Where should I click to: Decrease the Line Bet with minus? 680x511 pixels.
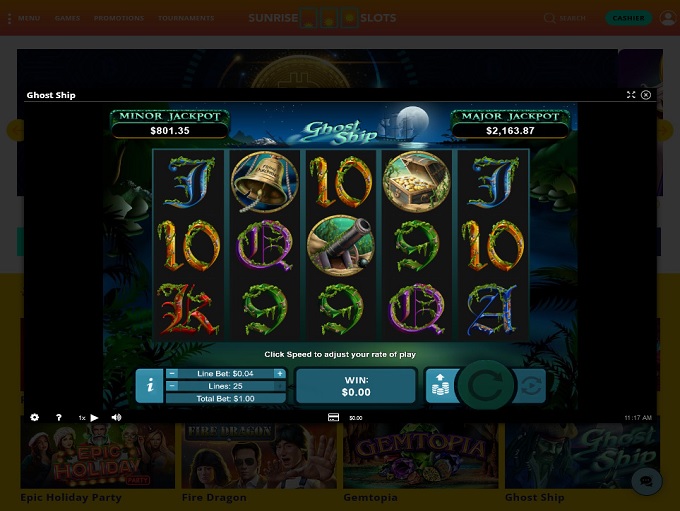tap(172, 373)
